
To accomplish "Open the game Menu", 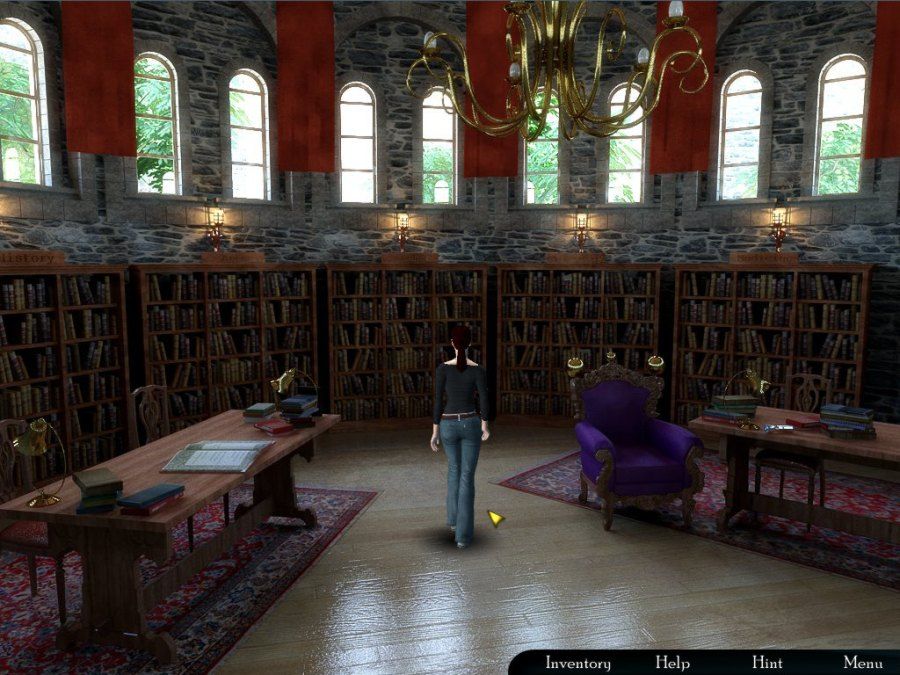I will click(x=862, y=663).
